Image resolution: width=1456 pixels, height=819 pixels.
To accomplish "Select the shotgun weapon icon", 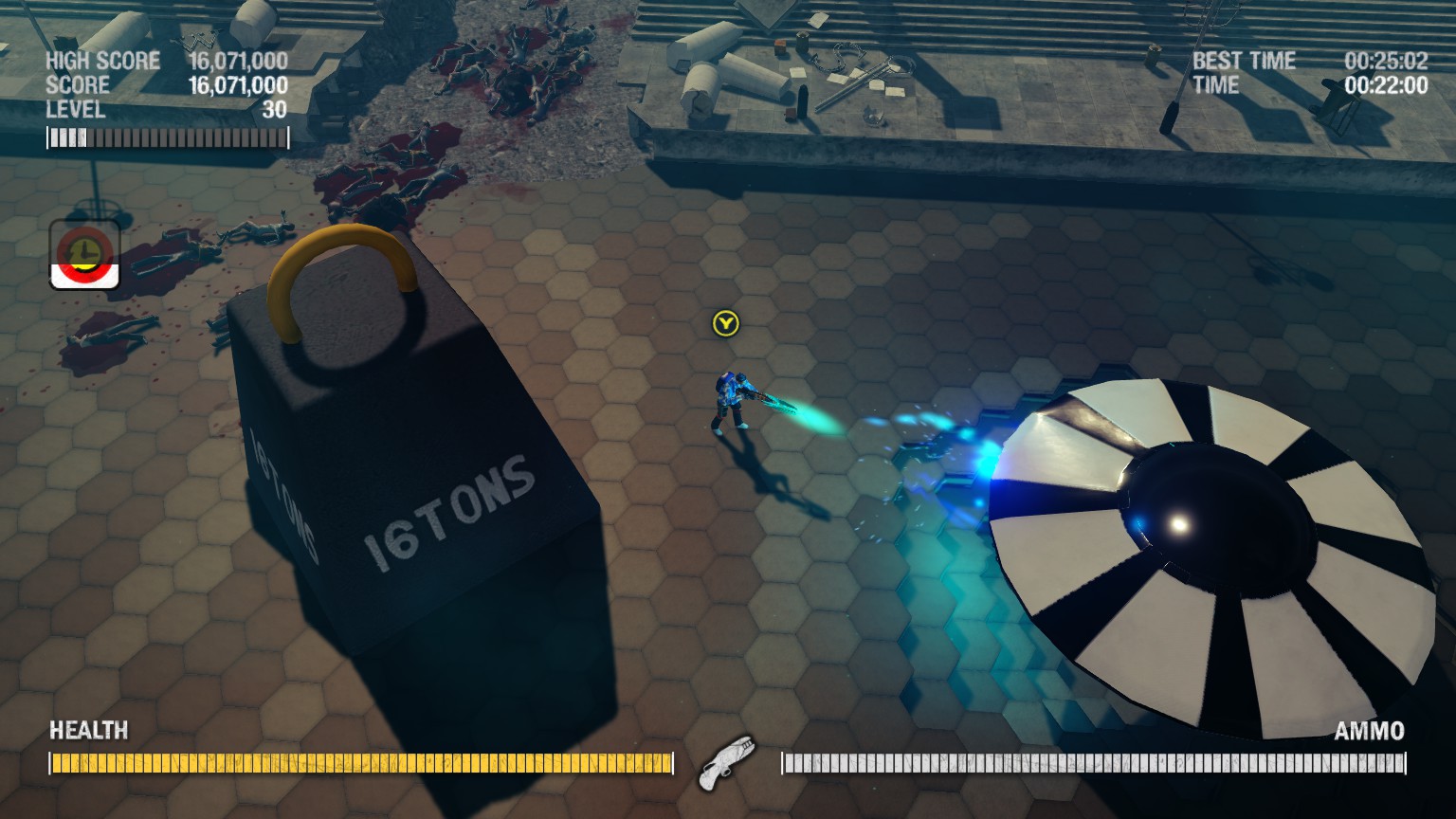I will coord(725,762).
